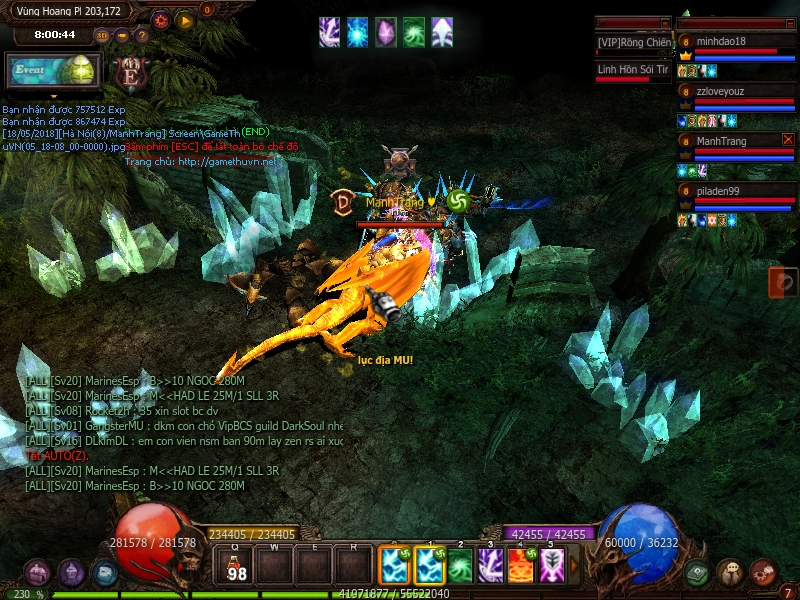Viewport: 800px width, 600px height.
Task: Activate the white figure skill in slot 5
Action: click(x=552, y=567)
